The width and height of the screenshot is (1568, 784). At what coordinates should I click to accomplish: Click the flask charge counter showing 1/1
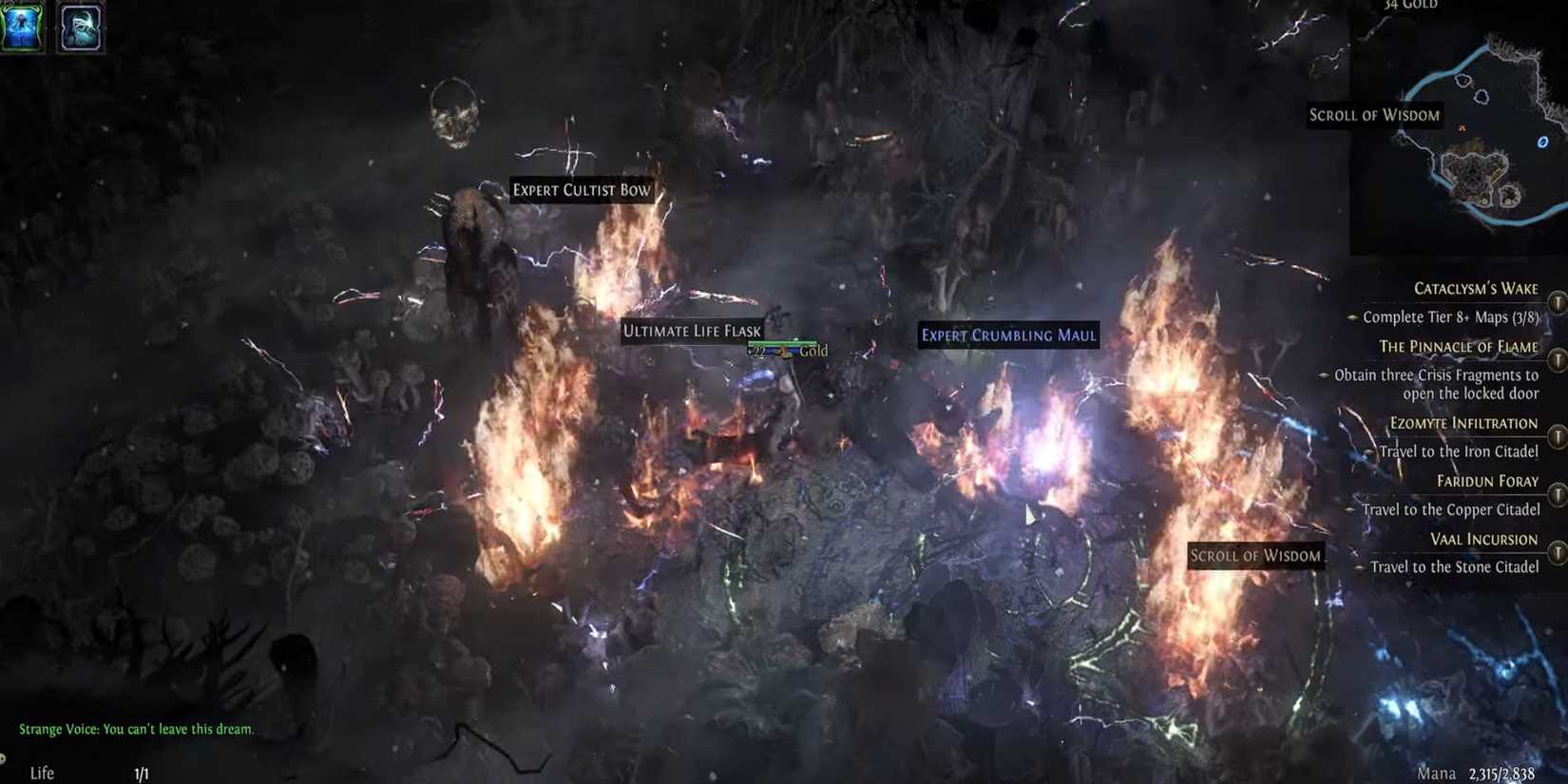[143, 773]
